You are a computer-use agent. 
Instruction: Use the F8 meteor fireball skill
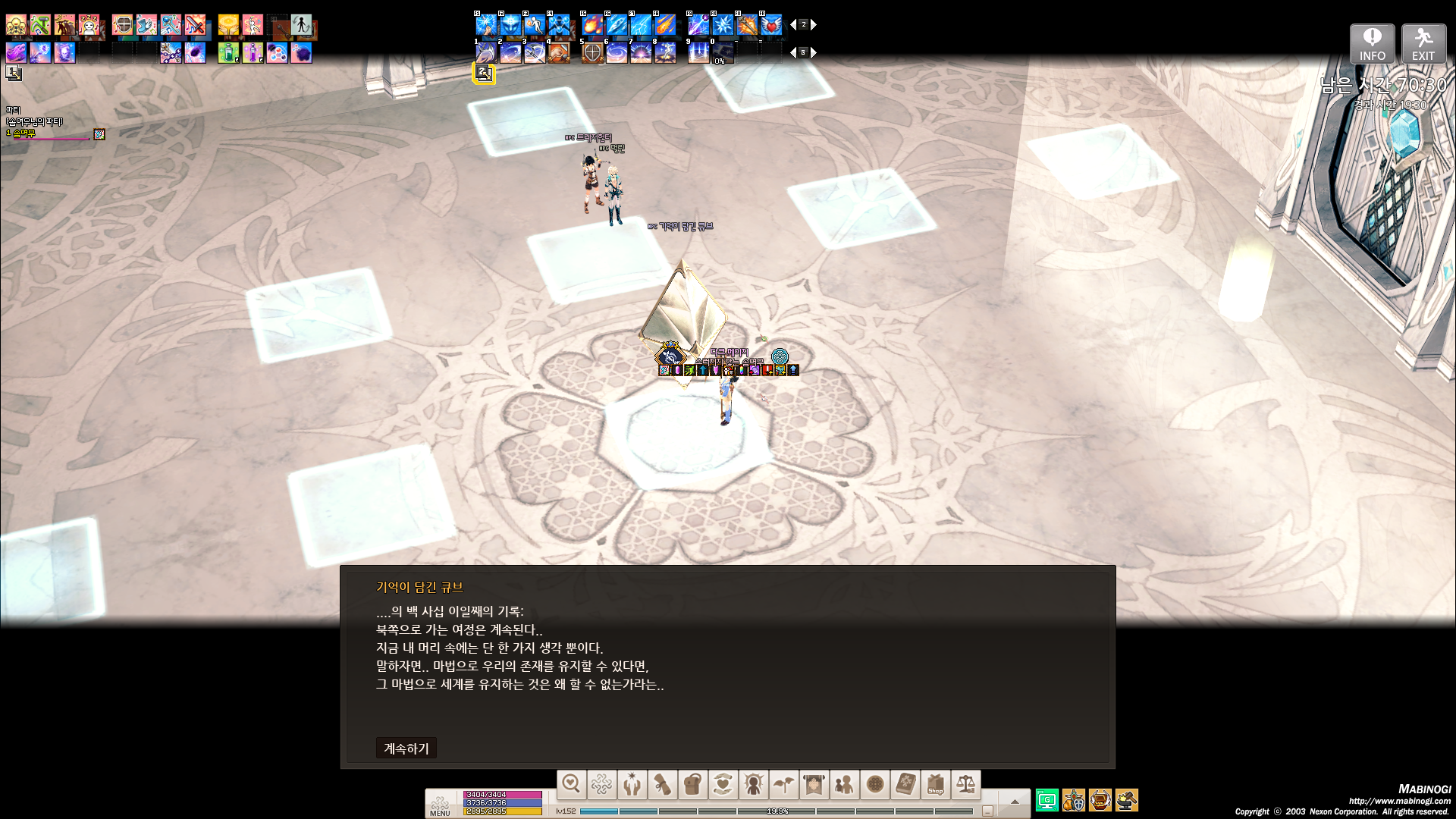665,25
